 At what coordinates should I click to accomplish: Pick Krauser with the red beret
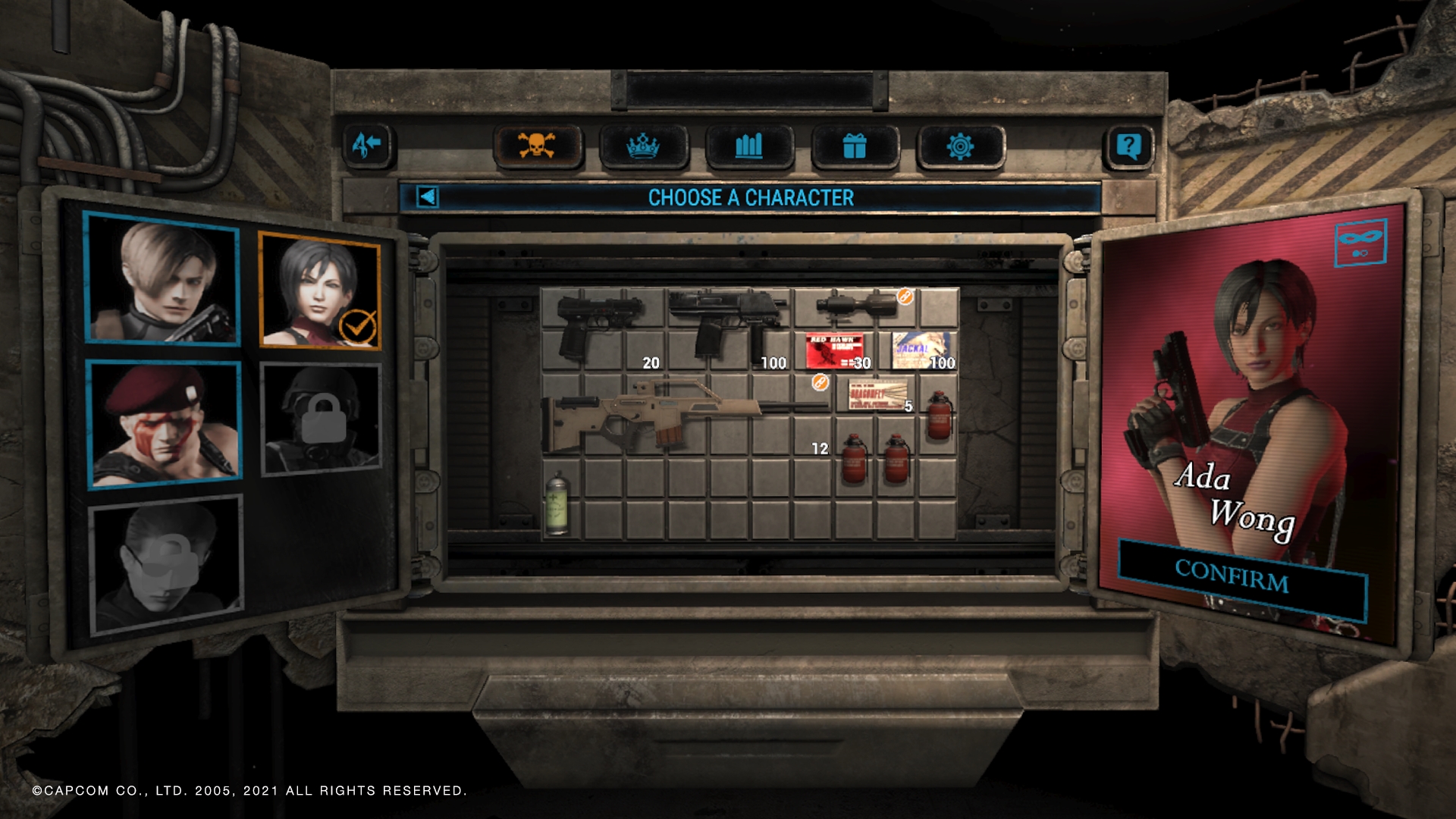(164, 423)
